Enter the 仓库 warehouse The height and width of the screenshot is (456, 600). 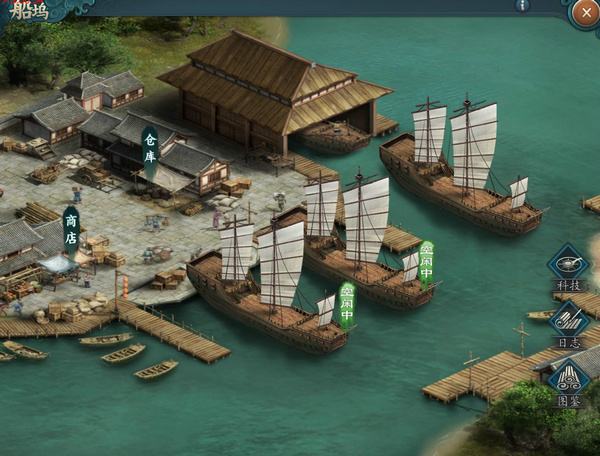point(150,151)
